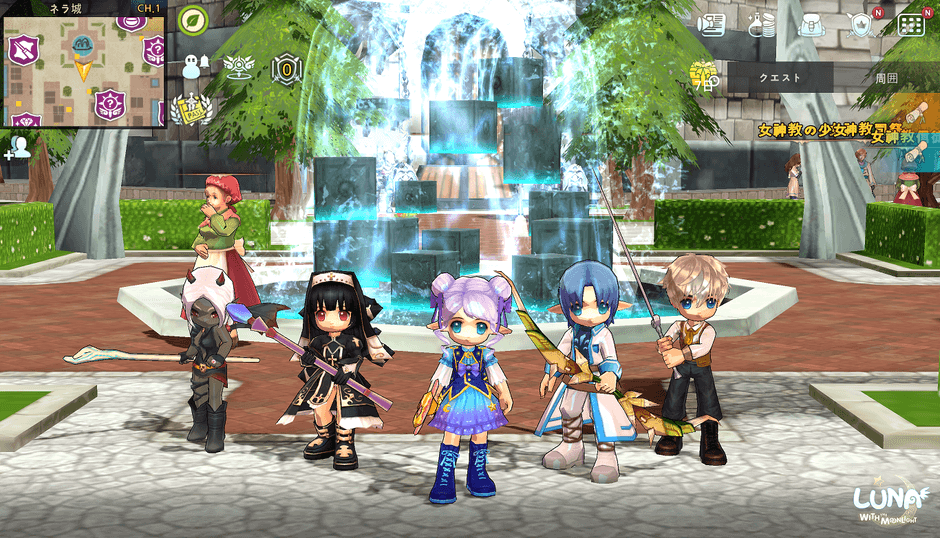940x538 pixels.
Task: Open the yellow PASS laurel icon
Action: [x=190, y=108]
